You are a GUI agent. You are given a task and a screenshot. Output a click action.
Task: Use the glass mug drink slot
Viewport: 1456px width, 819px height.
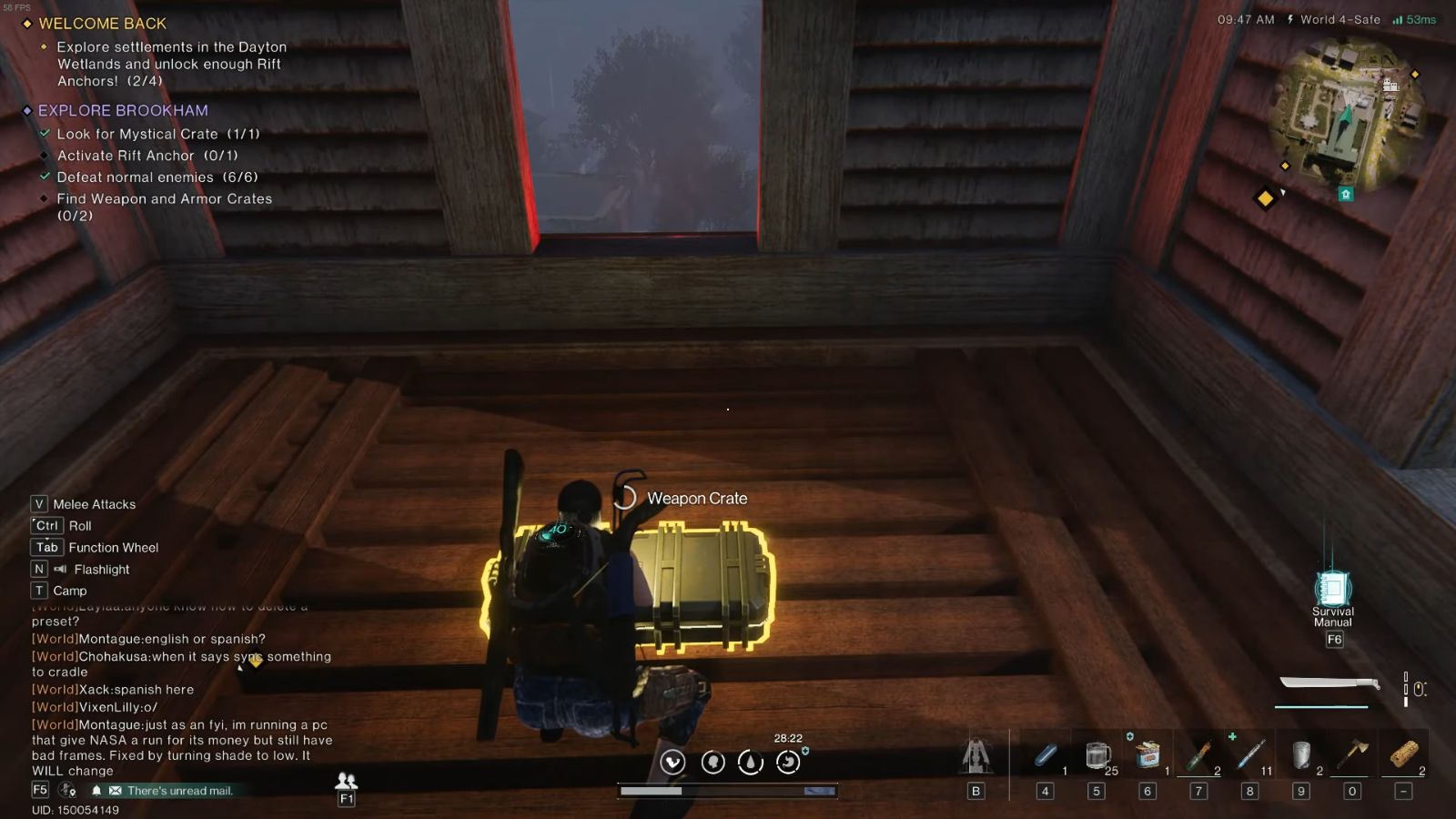coord(1098,755)
